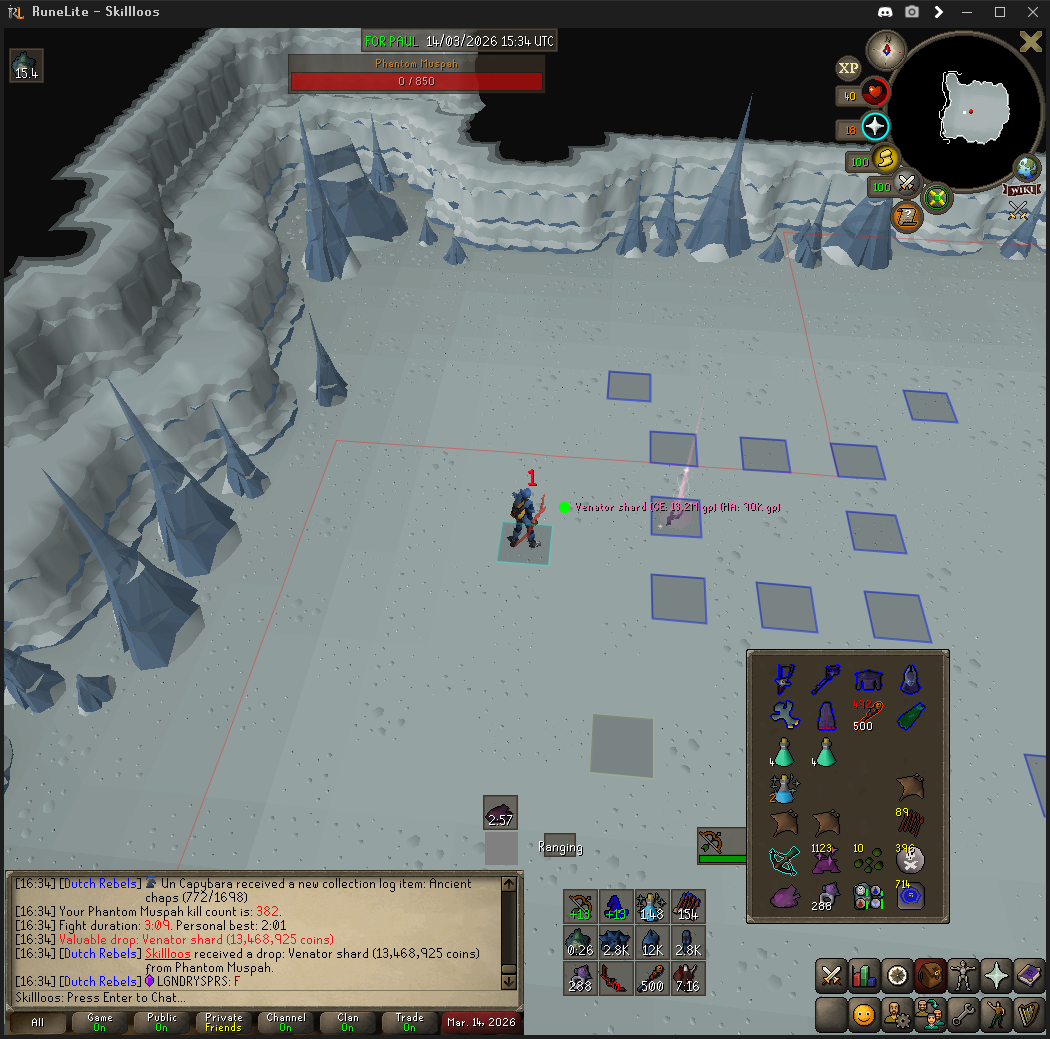Click the compass to face north
The image size is (1050, 1039).
pos(886,49)
